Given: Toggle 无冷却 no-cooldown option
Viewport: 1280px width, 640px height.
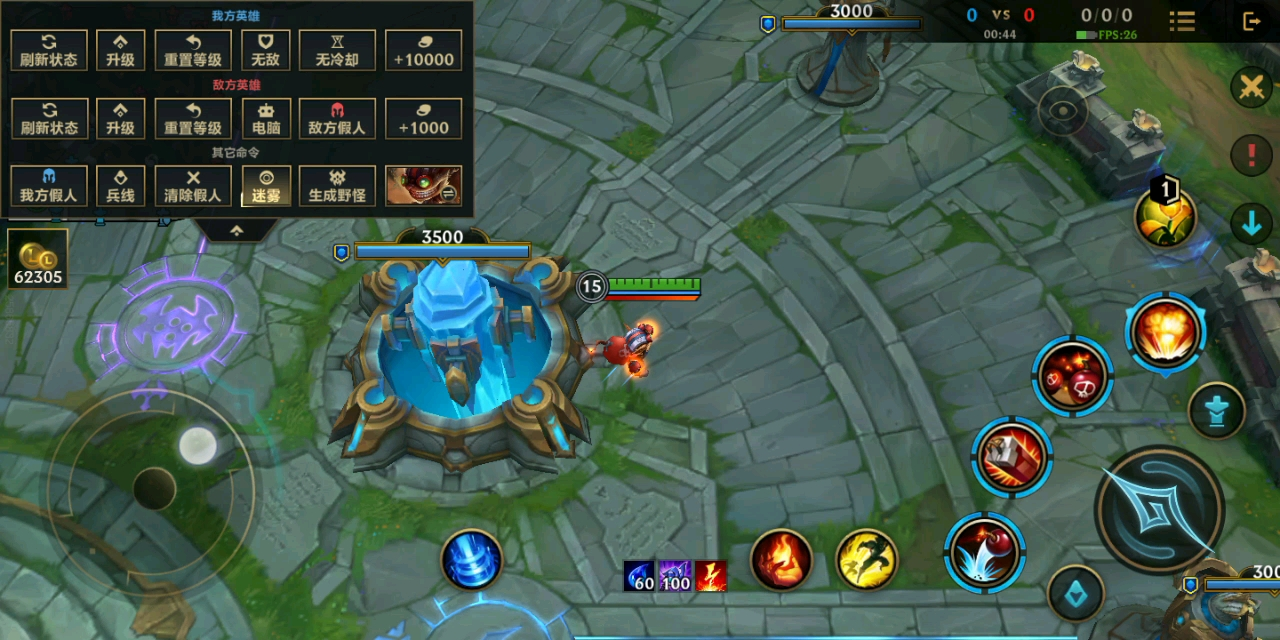Looking at the screenshot, I should coord(337,50).
